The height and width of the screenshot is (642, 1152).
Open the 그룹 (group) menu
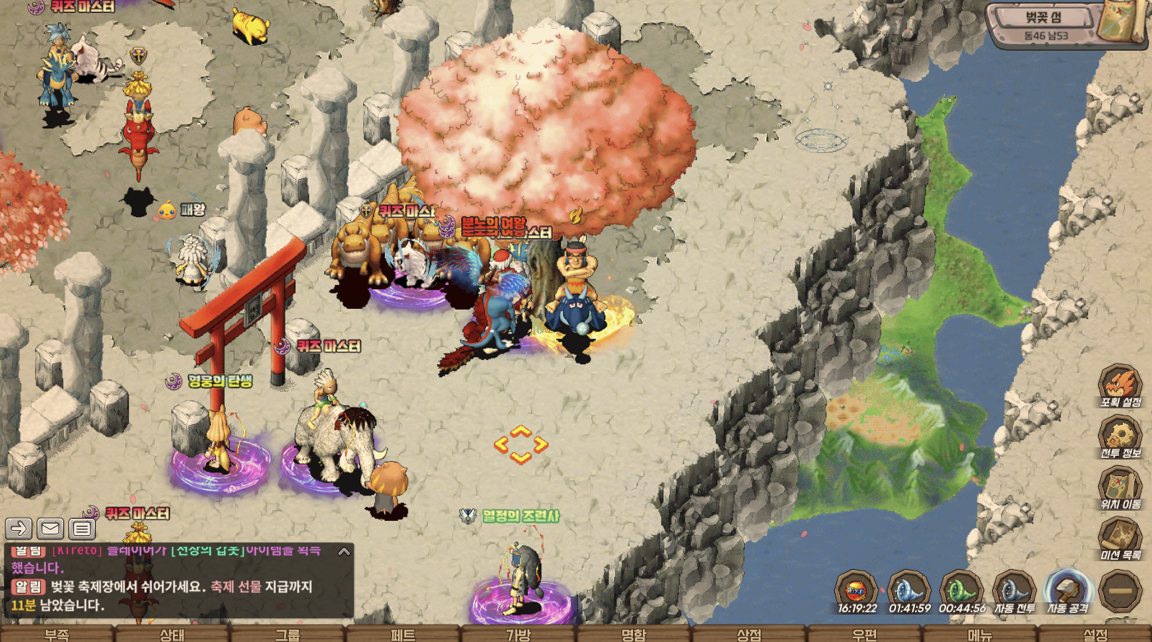(288, 634)
